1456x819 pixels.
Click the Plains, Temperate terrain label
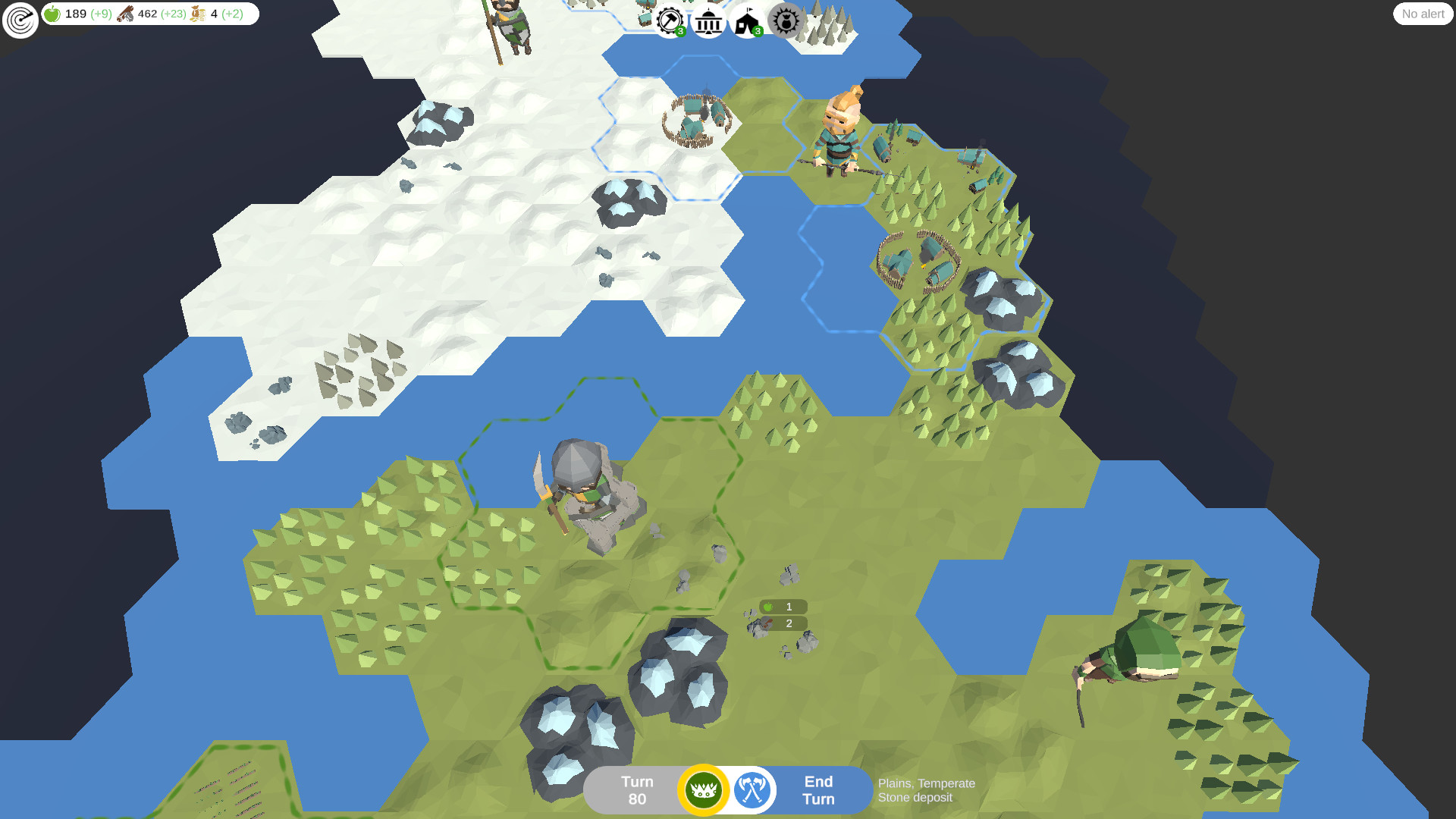point(925,783)
